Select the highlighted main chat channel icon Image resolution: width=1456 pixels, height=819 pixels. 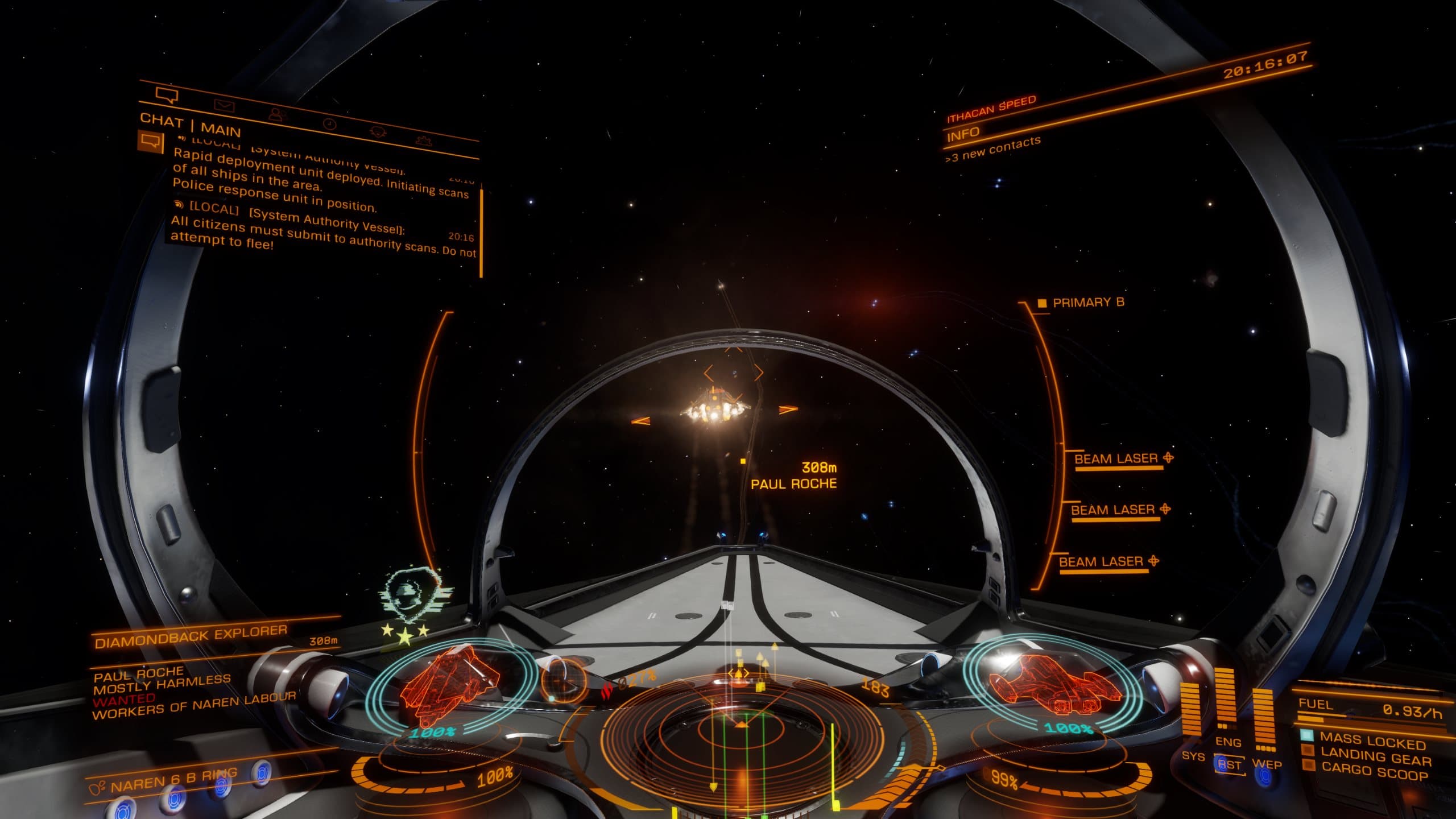[x=150, y=141]
